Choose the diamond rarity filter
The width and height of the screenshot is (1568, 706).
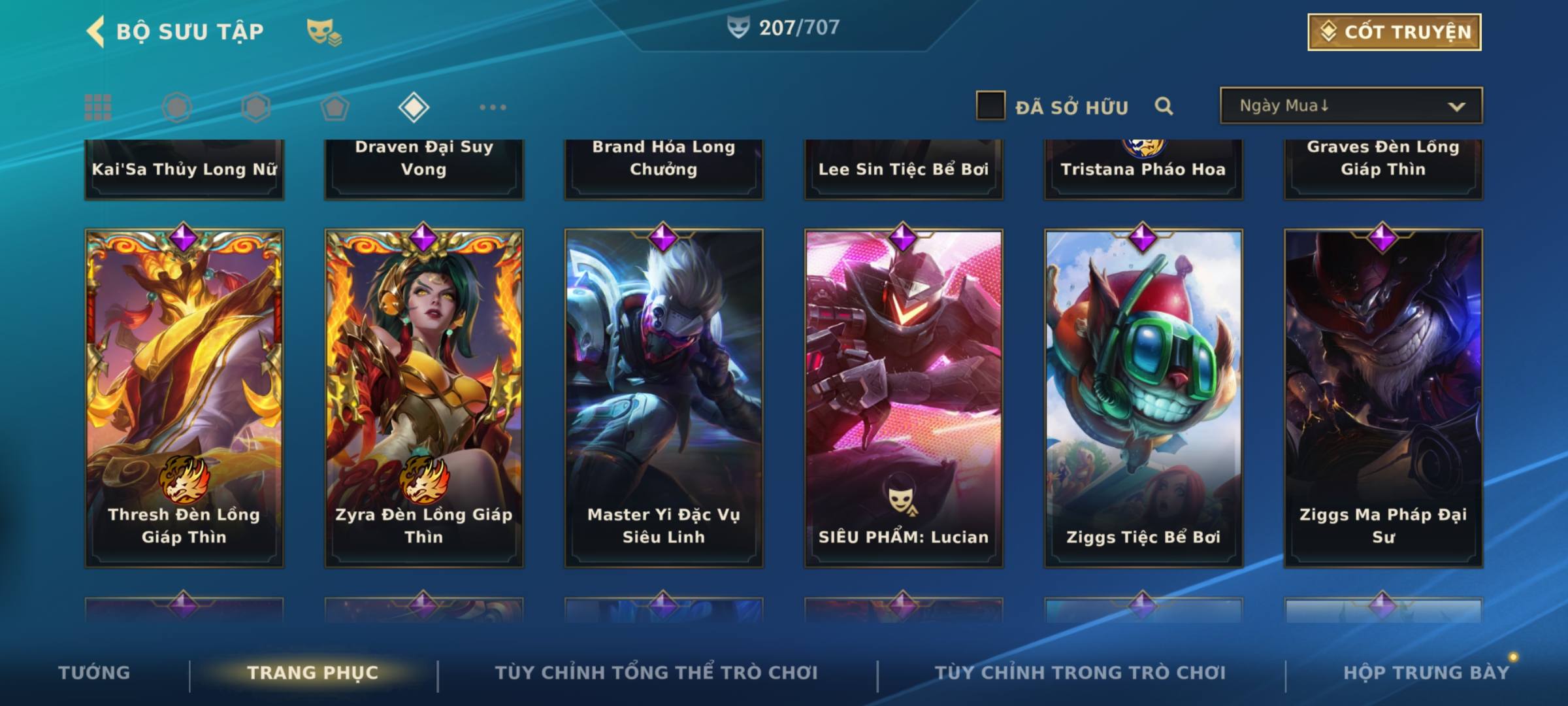414,107
